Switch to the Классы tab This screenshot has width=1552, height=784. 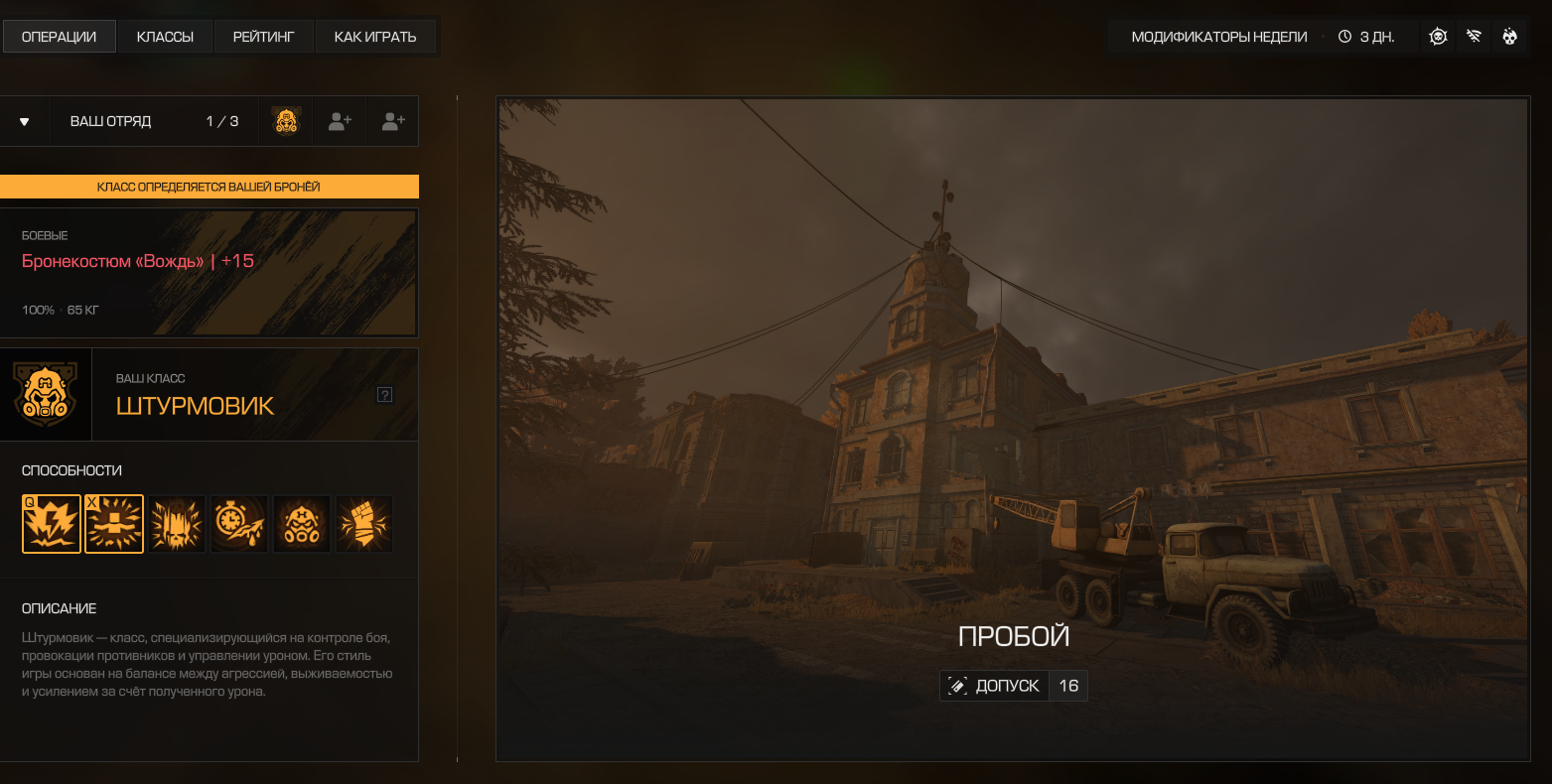(165, 37)
